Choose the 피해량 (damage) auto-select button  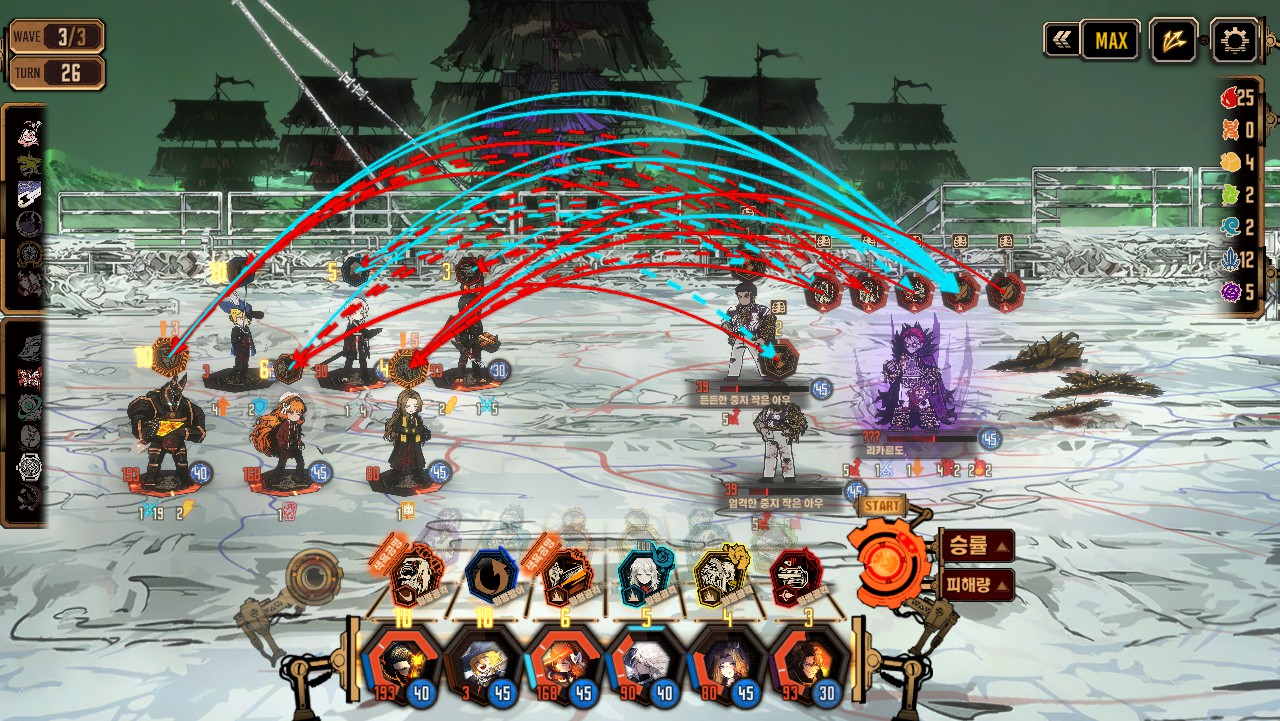(x=976, y=585)
